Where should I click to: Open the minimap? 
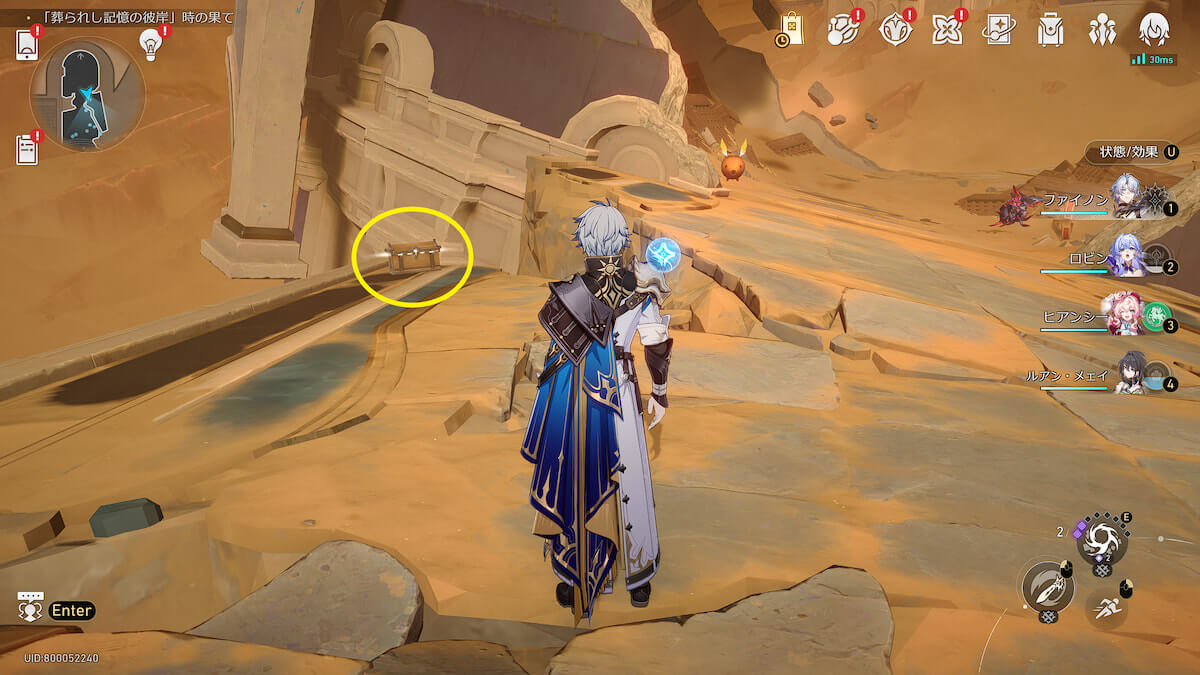click(x=88, y=94)
